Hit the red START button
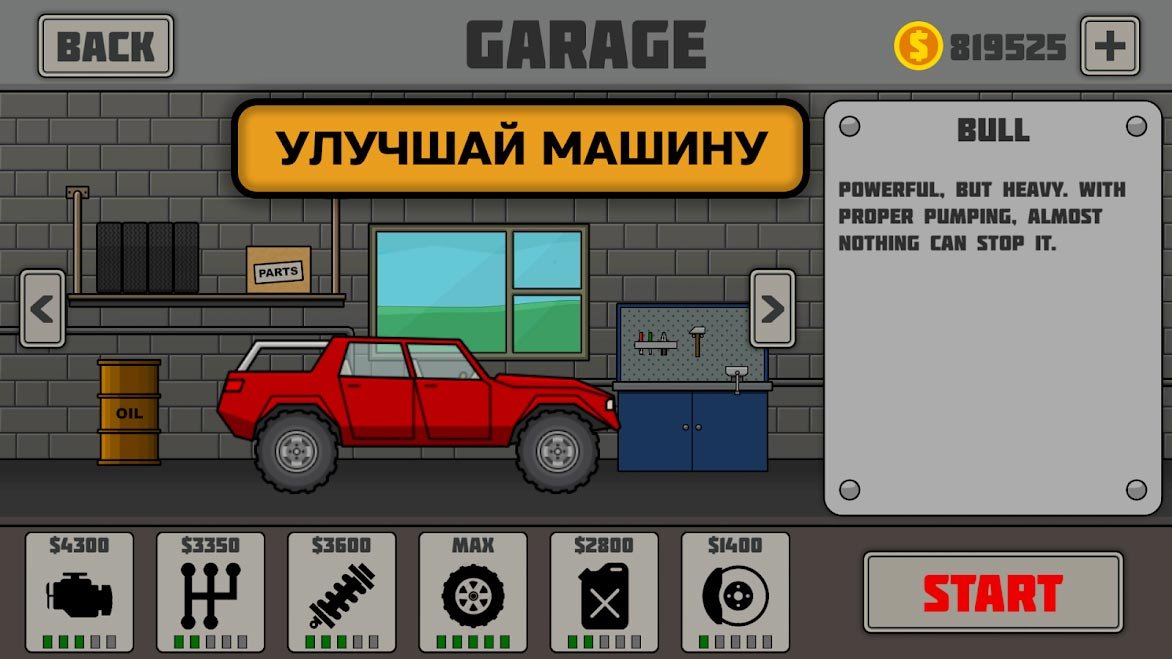This screenshot has width=1172, height=659. (992, 593)
